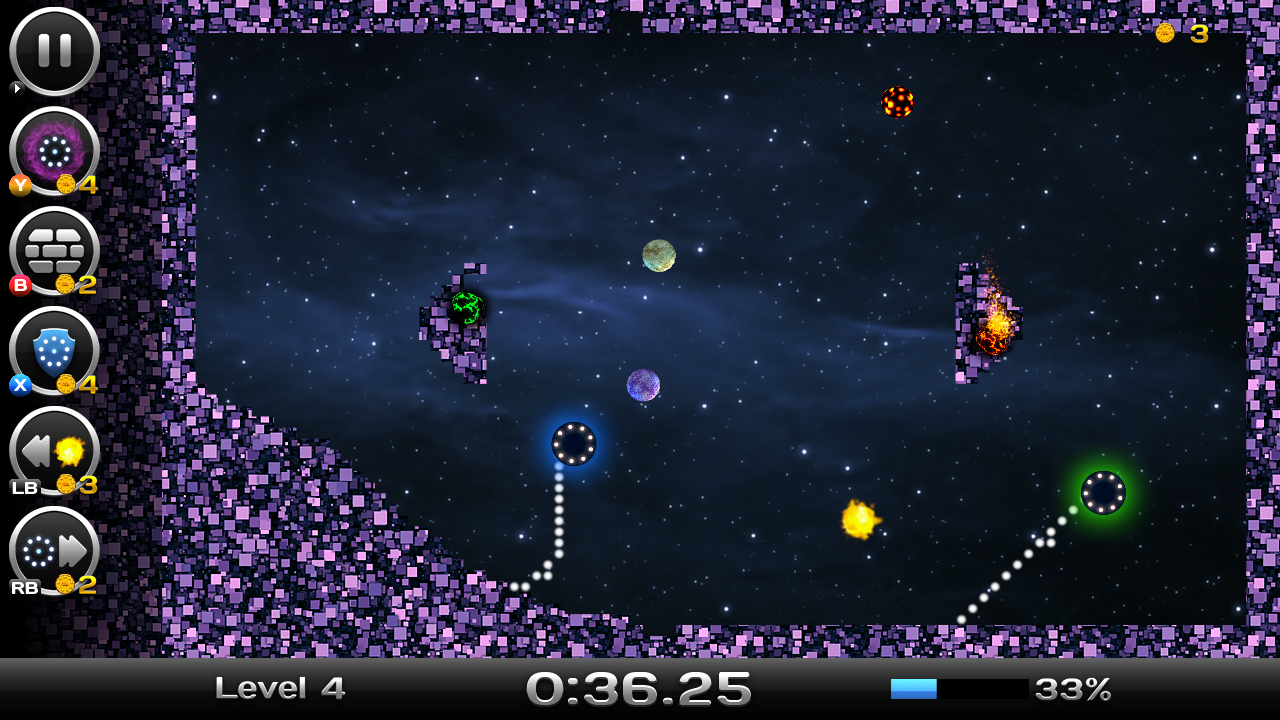The width and height of the screenshot is (1280, 720).
Task: Trigger the rewind fireball ability
Action: click(x=54, y=450)
